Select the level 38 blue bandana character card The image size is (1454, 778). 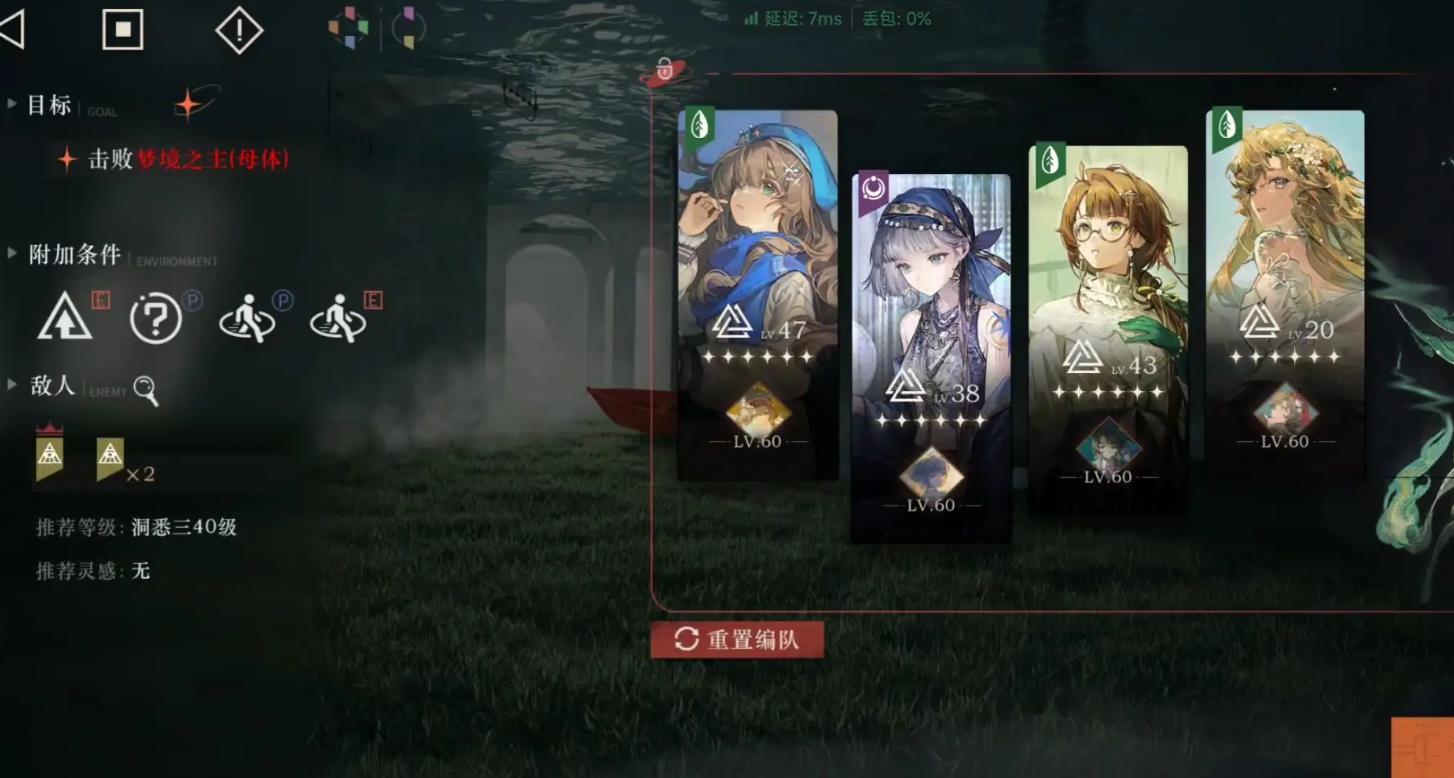pos(930,300)
